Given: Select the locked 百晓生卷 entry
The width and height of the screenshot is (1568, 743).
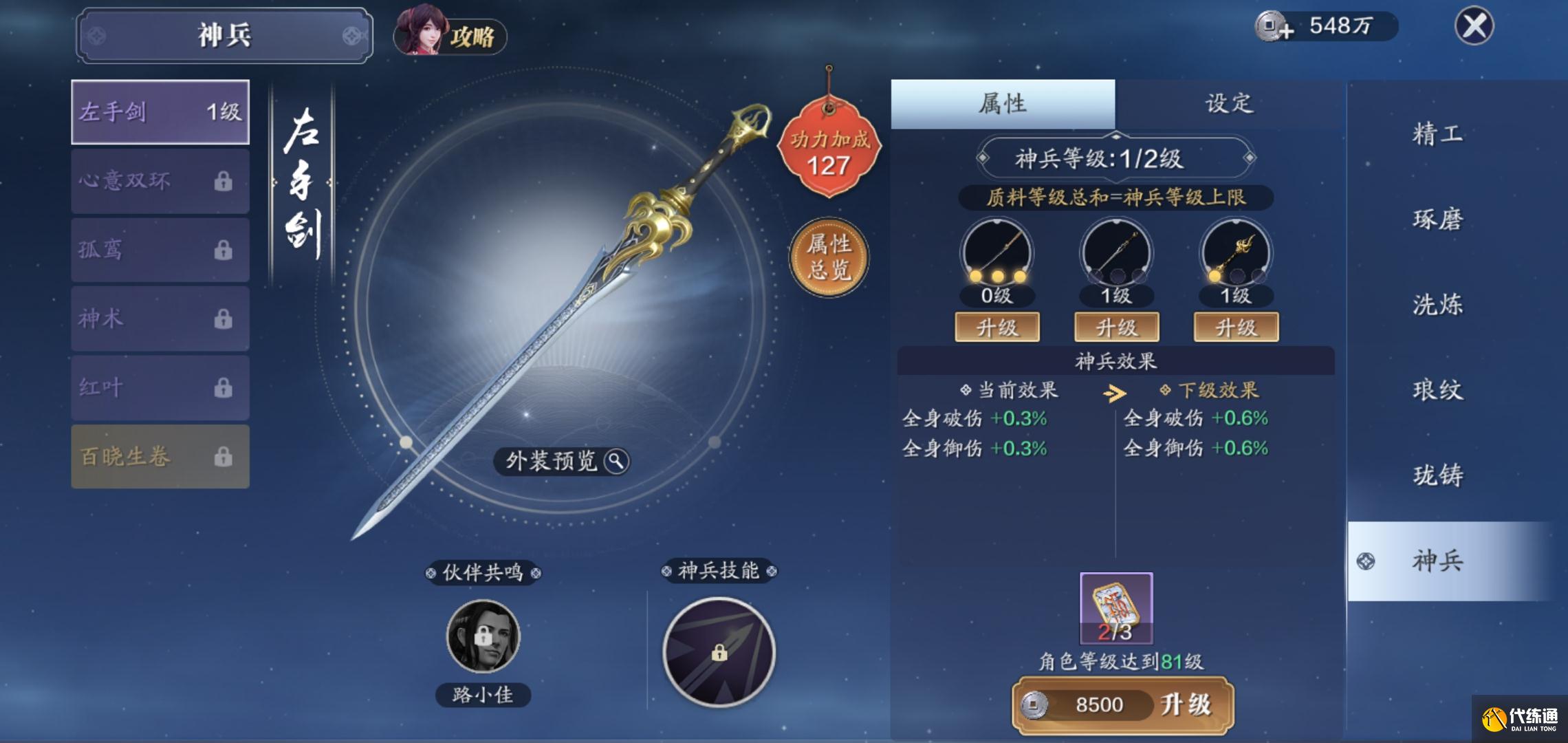Looking at the screenshot, I should (160, 457).
